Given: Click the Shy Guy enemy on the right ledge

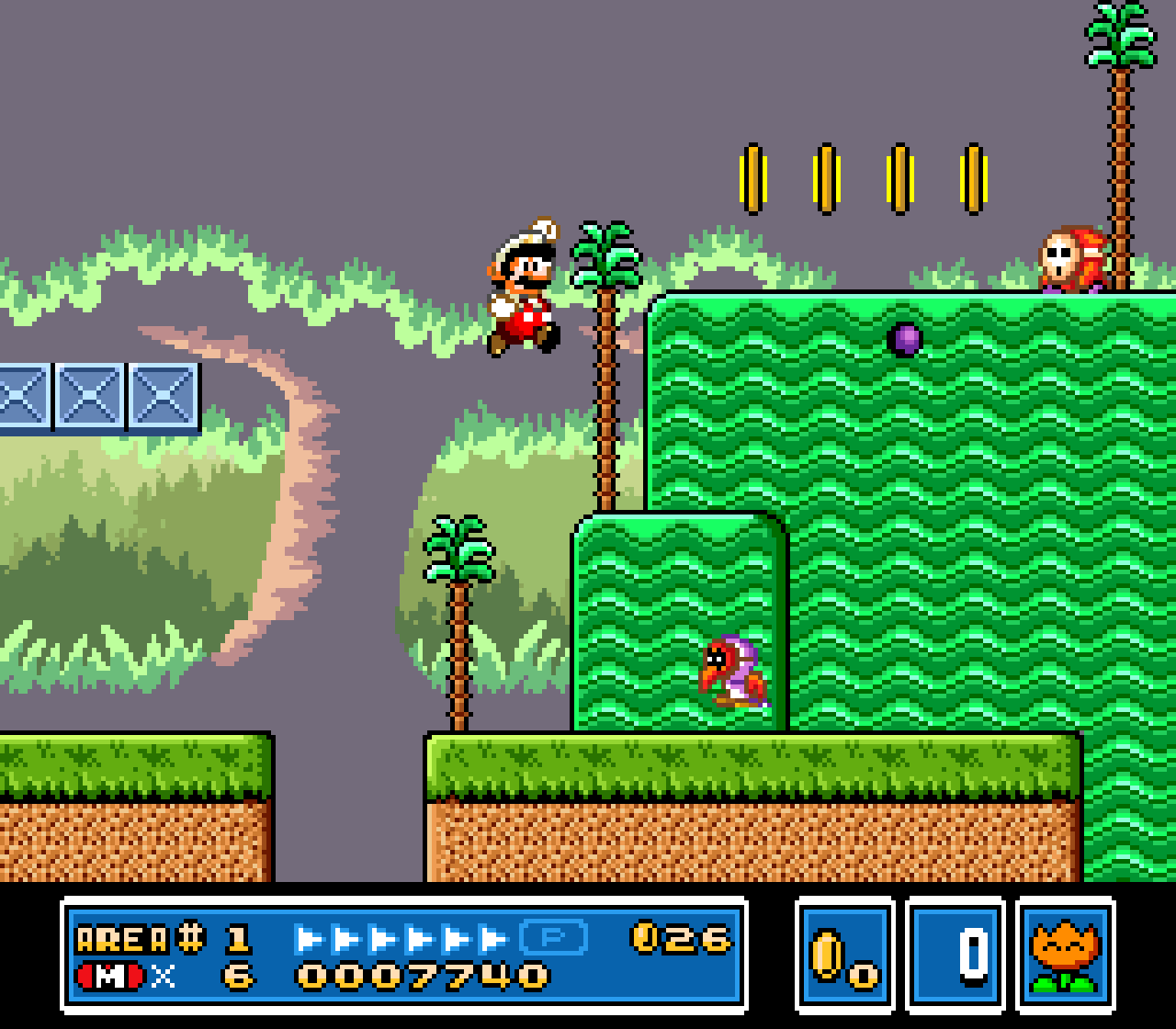Looking at the screenshot, I should (1071, 259).
